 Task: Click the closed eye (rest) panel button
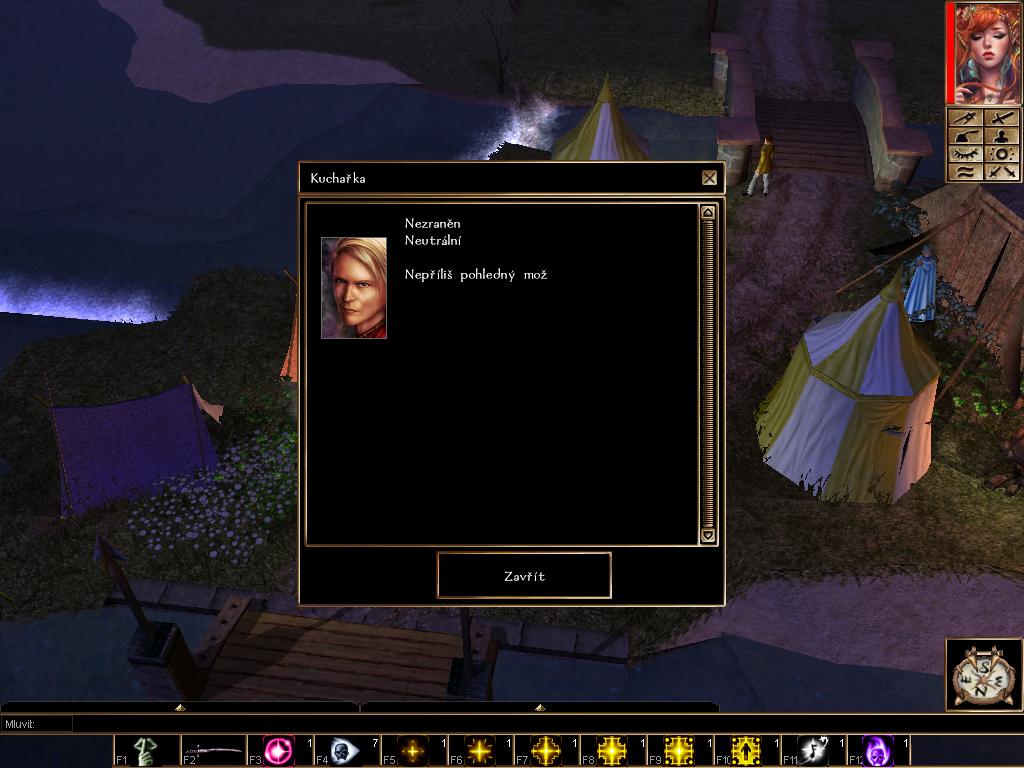pyautogui.click(x=967, y=154)
